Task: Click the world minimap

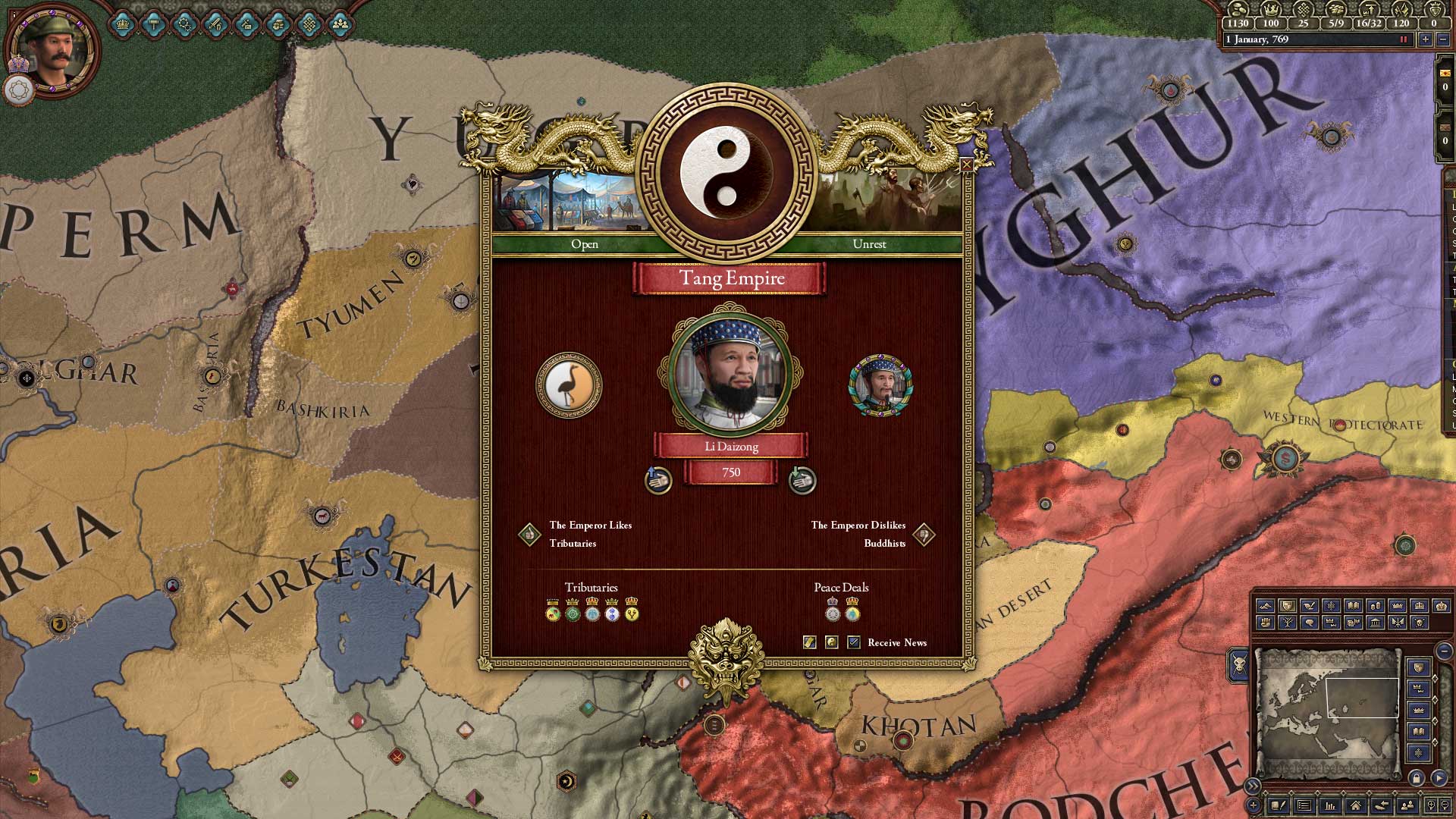Action: (x=1327, y=713)
